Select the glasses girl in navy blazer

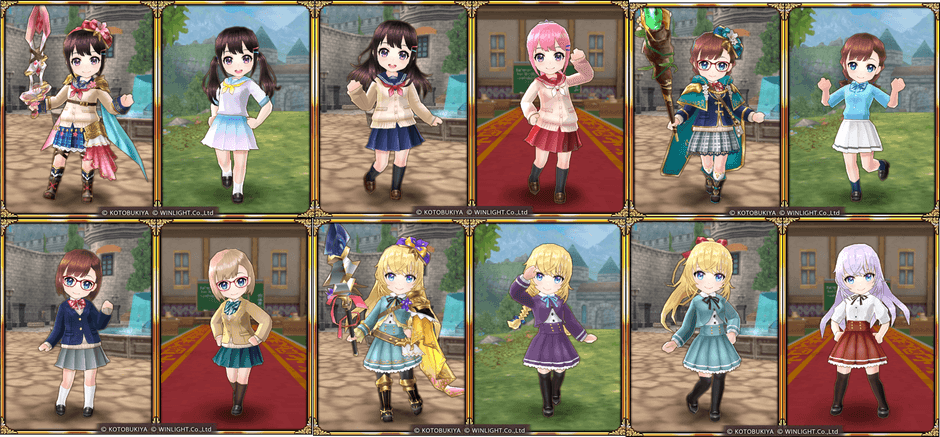(78, 328)
